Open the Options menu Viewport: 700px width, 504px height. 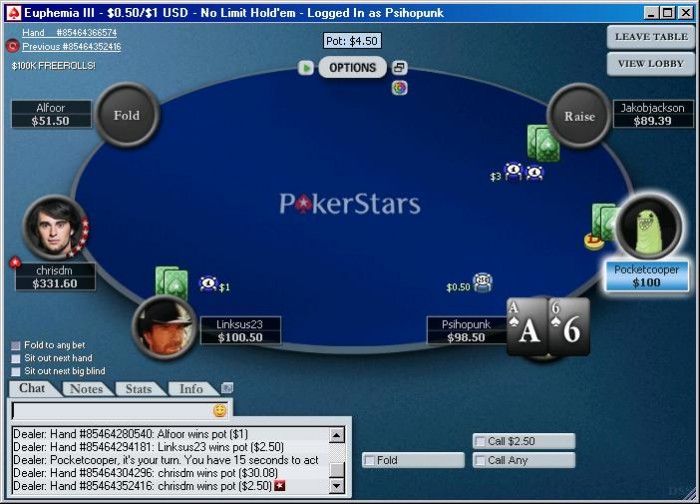point(353,68)
